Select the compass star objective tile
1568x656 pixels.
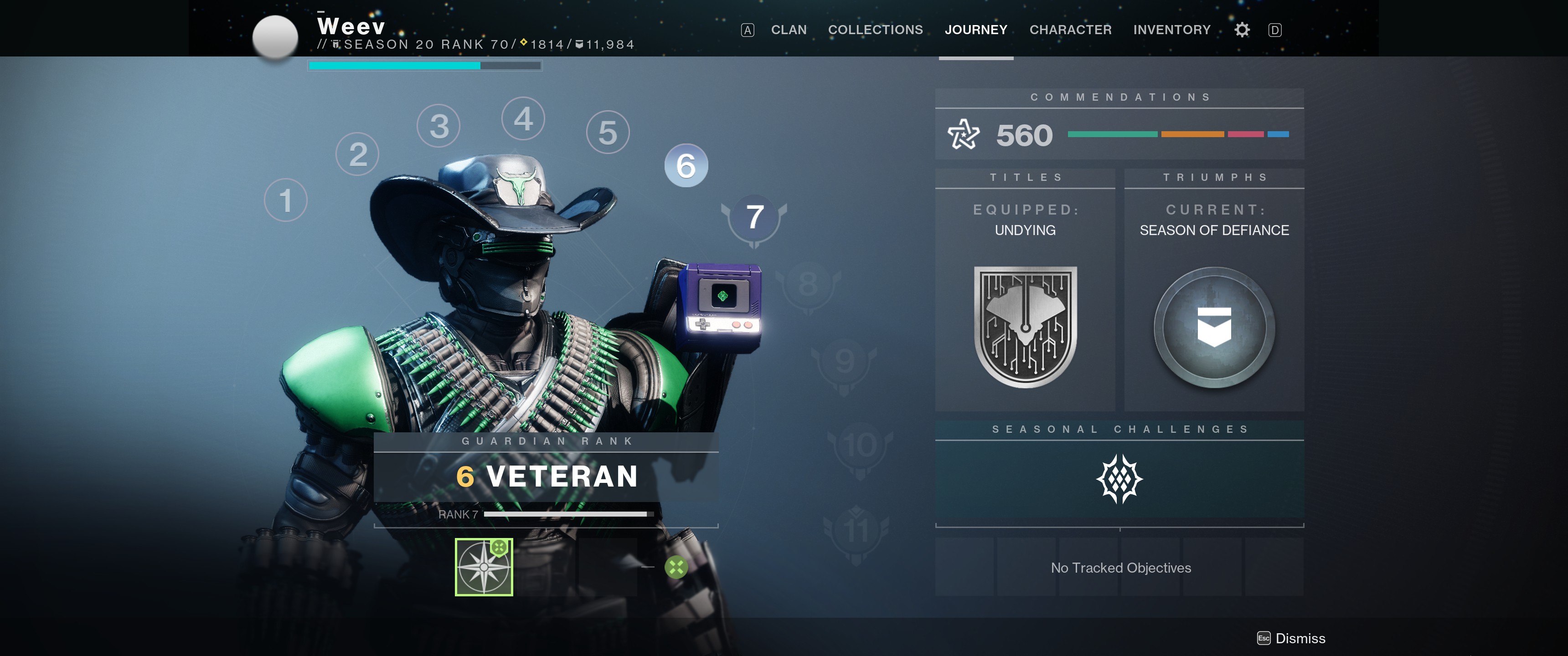pos(484,567)
